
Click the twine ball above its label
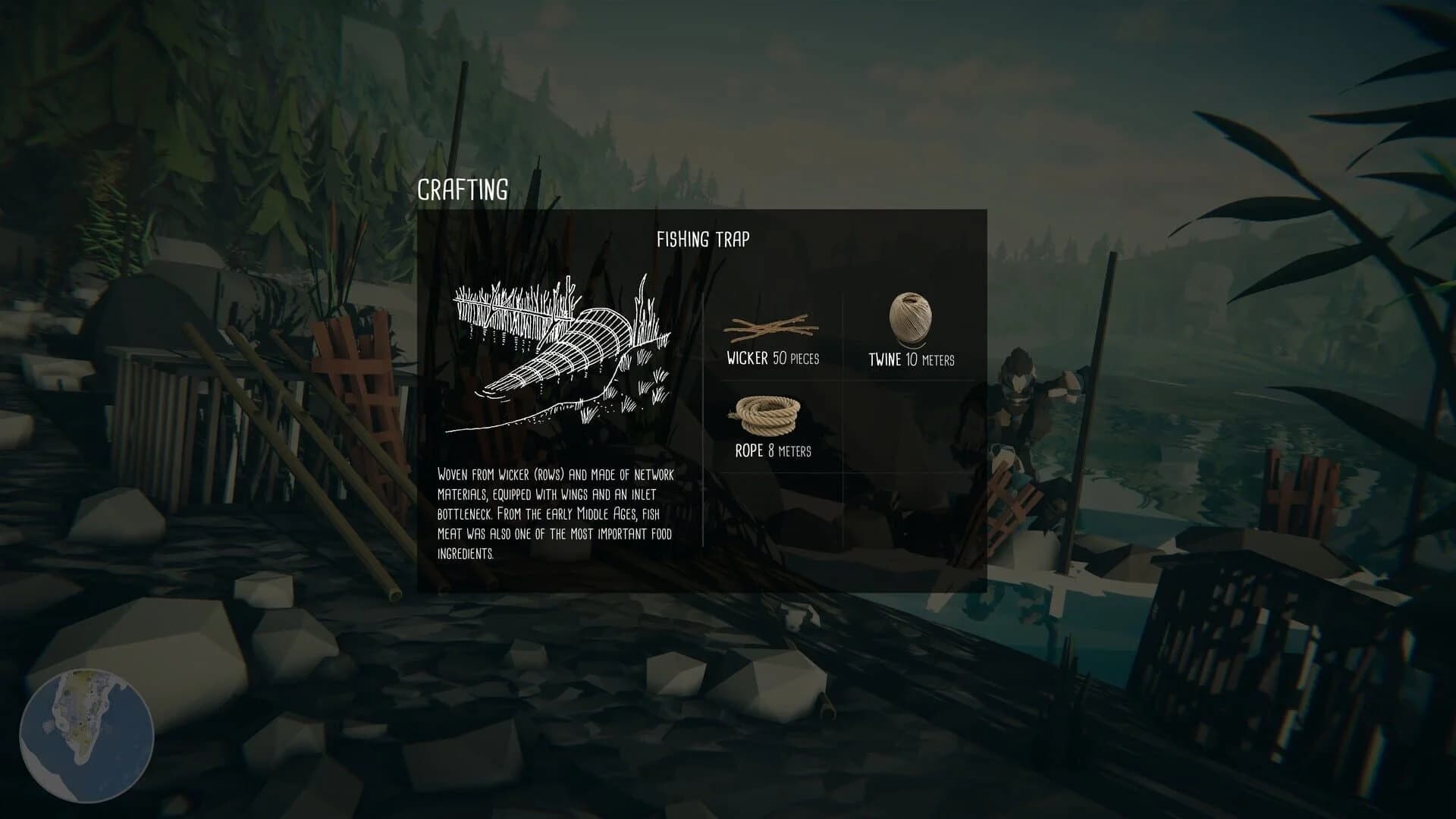pyautogui.click(x=909, y=318)
